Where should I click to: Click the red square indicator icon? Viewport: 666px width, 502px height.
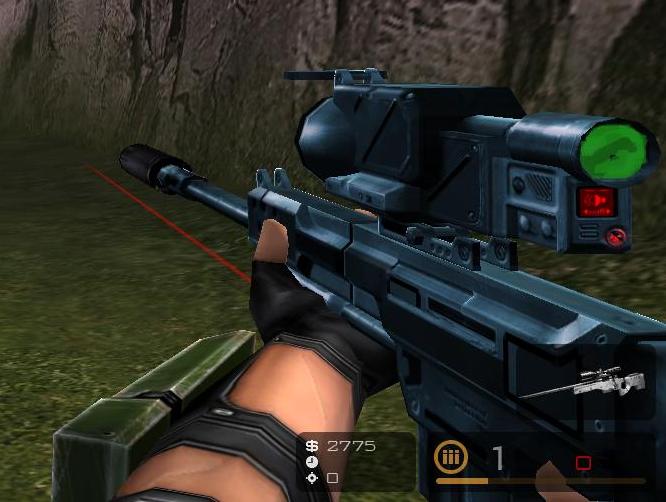point(583,463)
